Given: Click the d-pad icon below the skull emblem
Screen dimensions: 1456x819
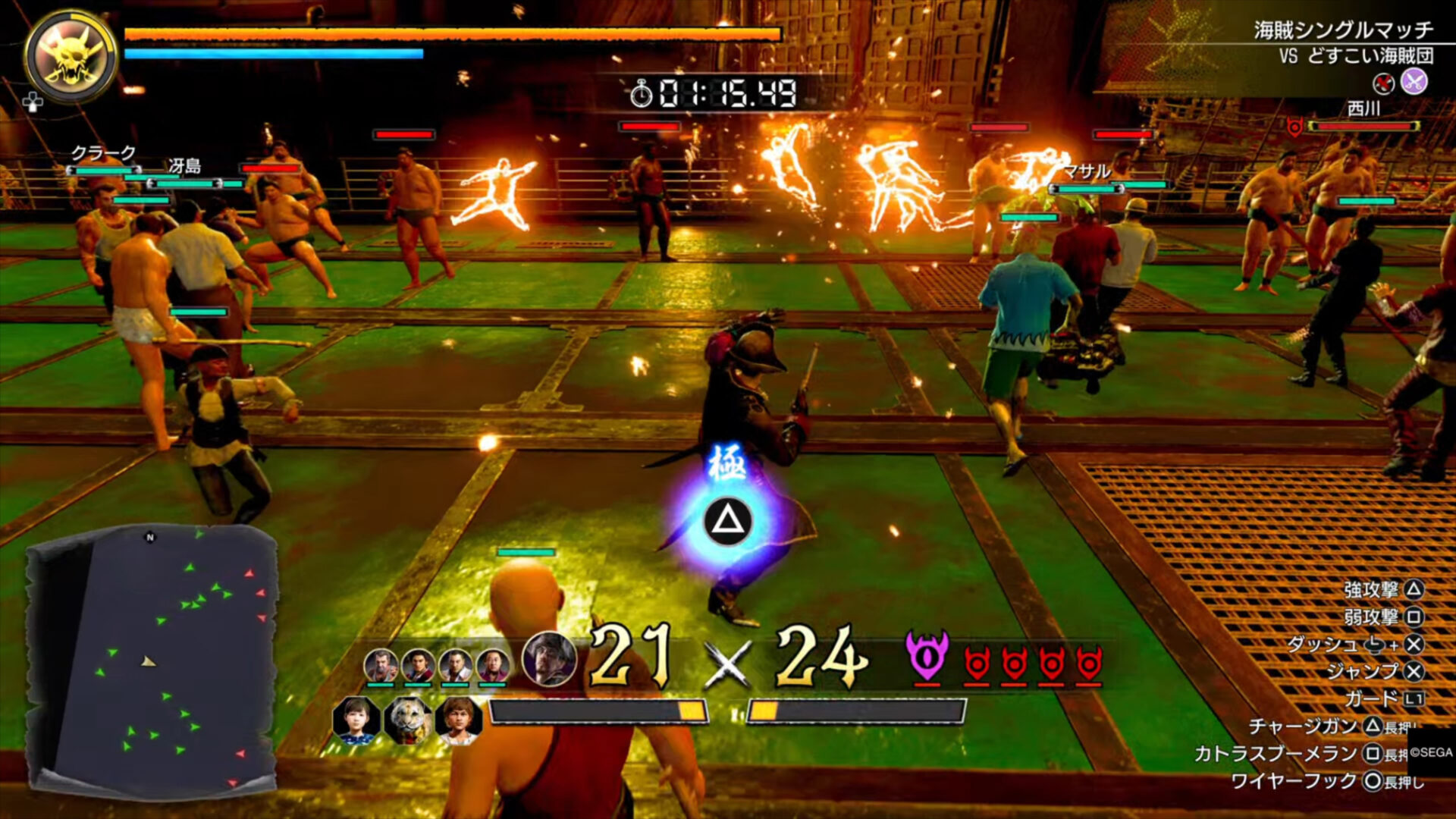Looking at the screenshot, I should (x=33, y=102).
